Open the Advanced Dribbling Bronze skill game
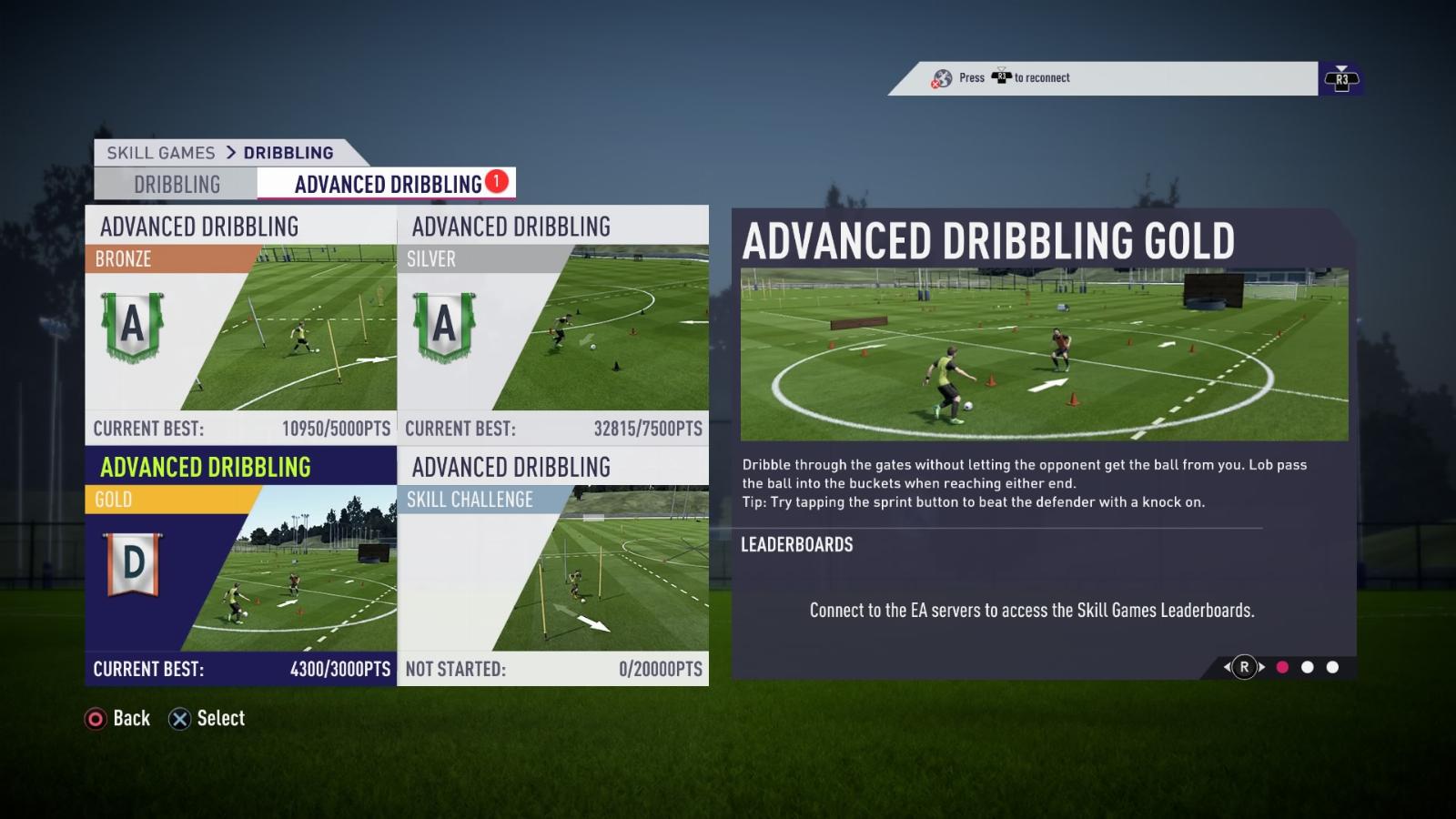This screenshot has height=819, width=1456. (241, 325)
